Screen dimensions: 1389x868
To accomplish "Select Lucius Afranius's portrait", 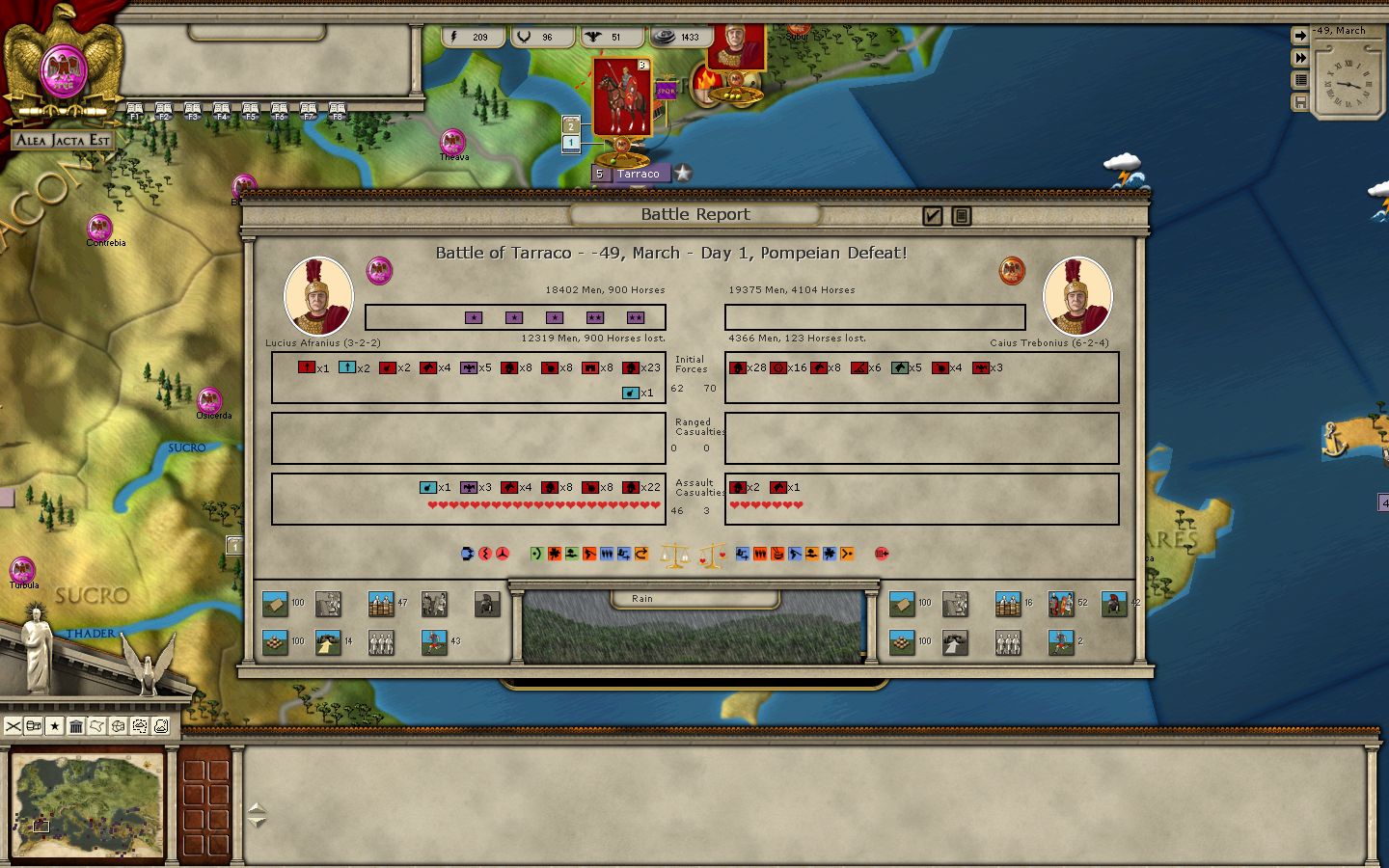I will pos(317,296).
